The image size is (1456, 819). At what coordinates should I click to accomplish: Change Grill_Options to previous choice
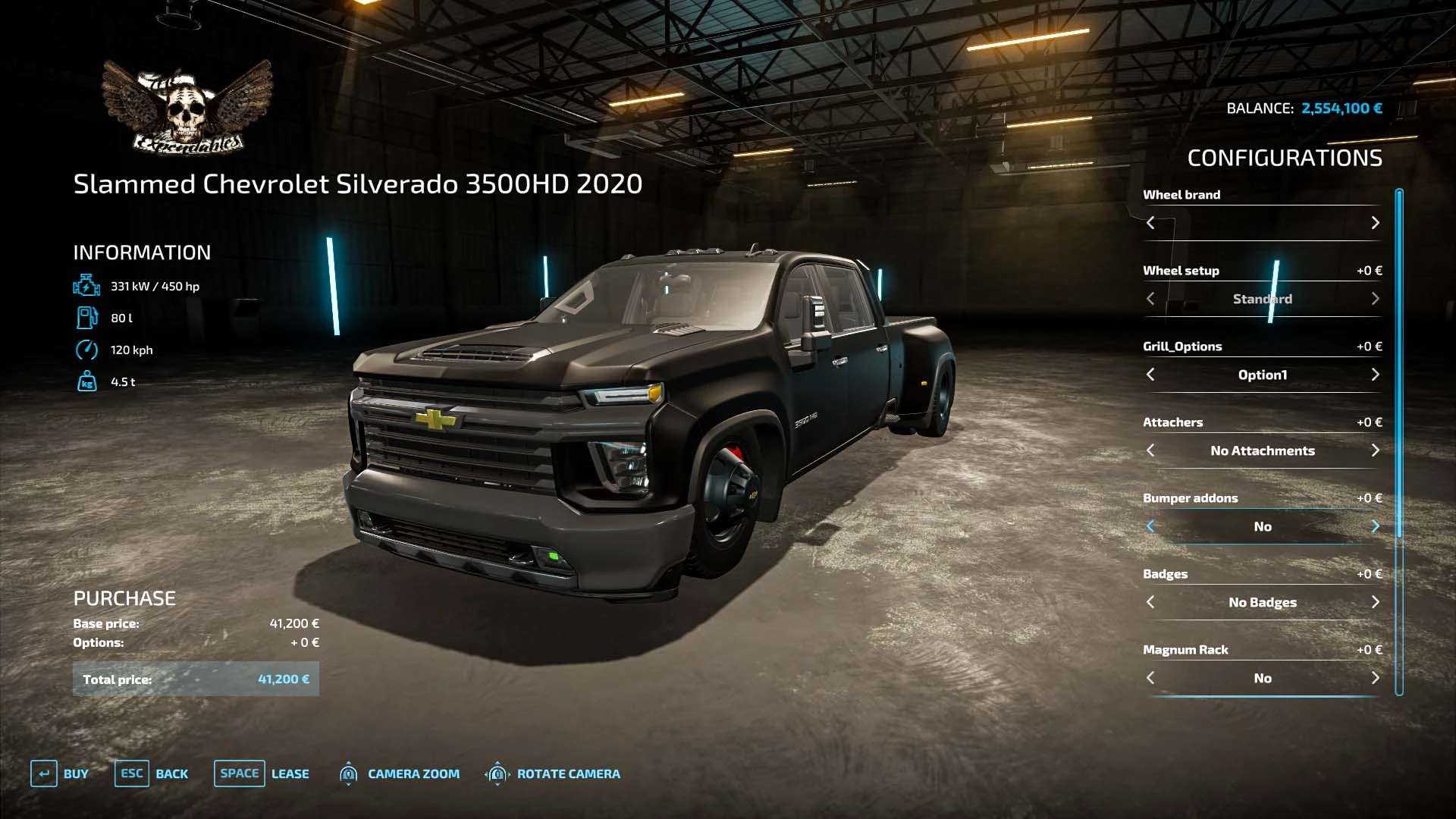(x=1150, y=375)
